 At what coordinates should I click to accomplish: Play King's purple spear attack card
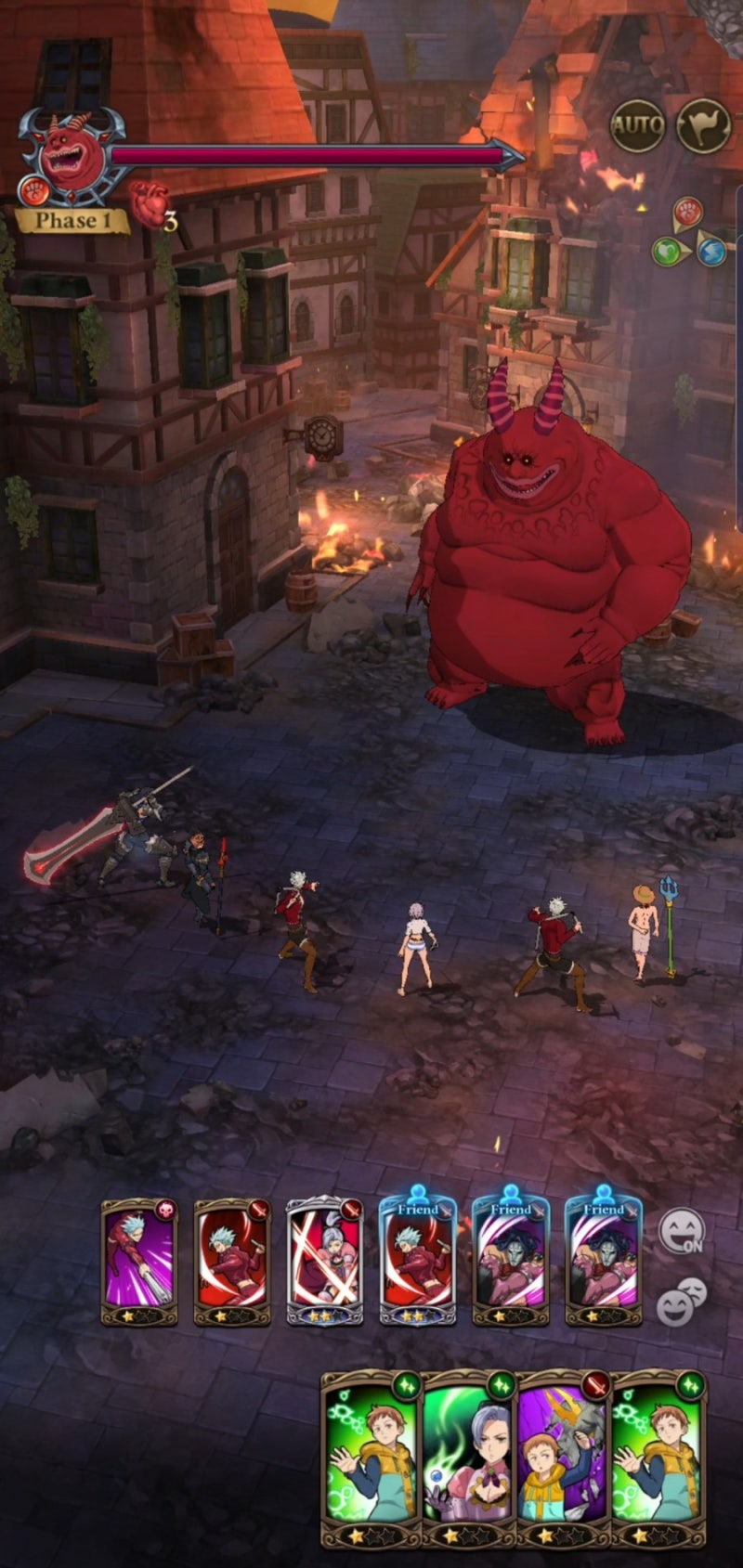point(562,1458)
